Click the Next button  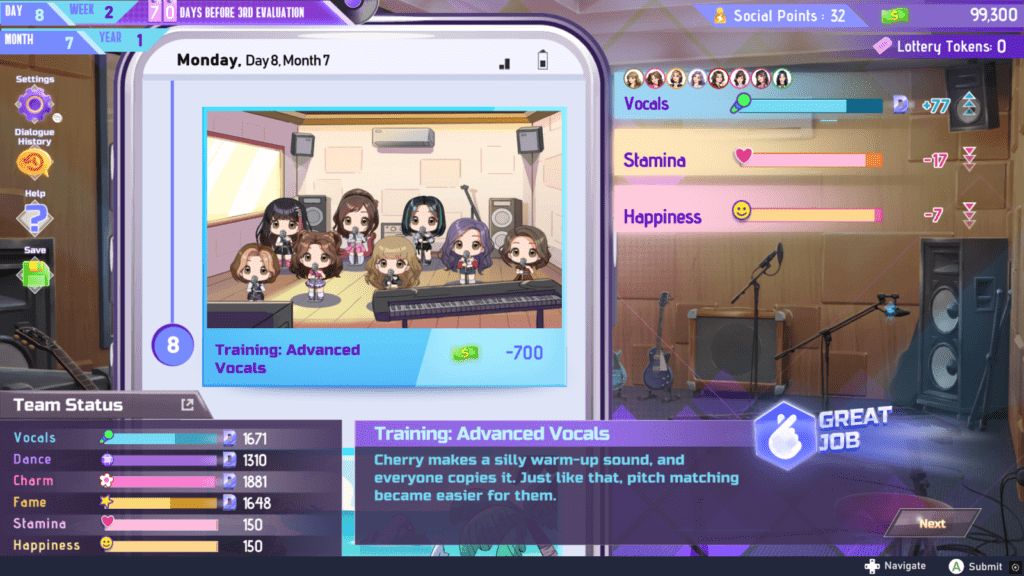[931, 523]
